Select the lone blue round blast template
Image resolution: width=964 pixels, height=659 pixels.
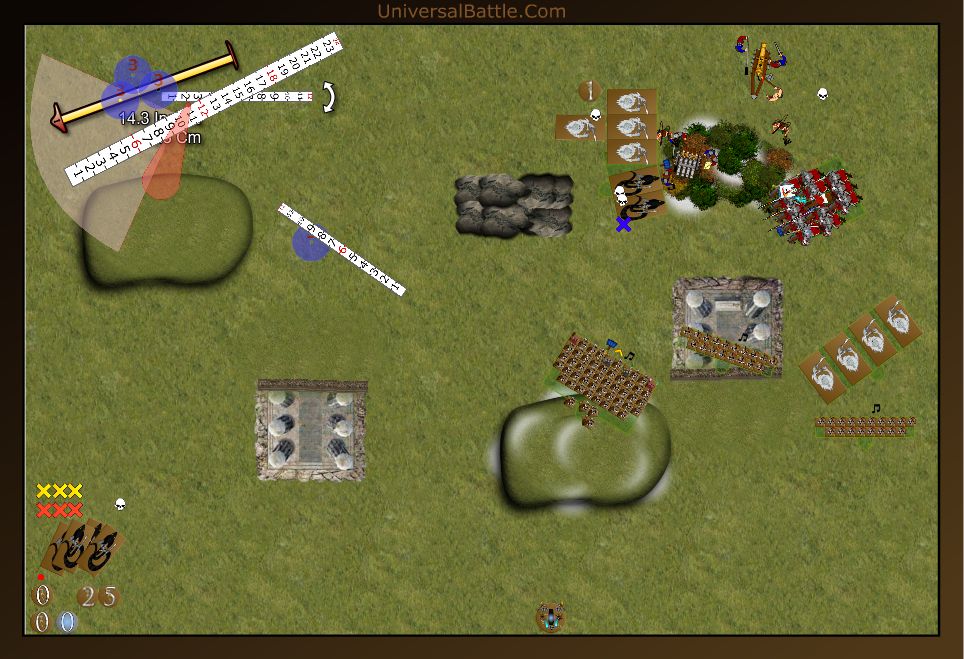coord(310,242)
